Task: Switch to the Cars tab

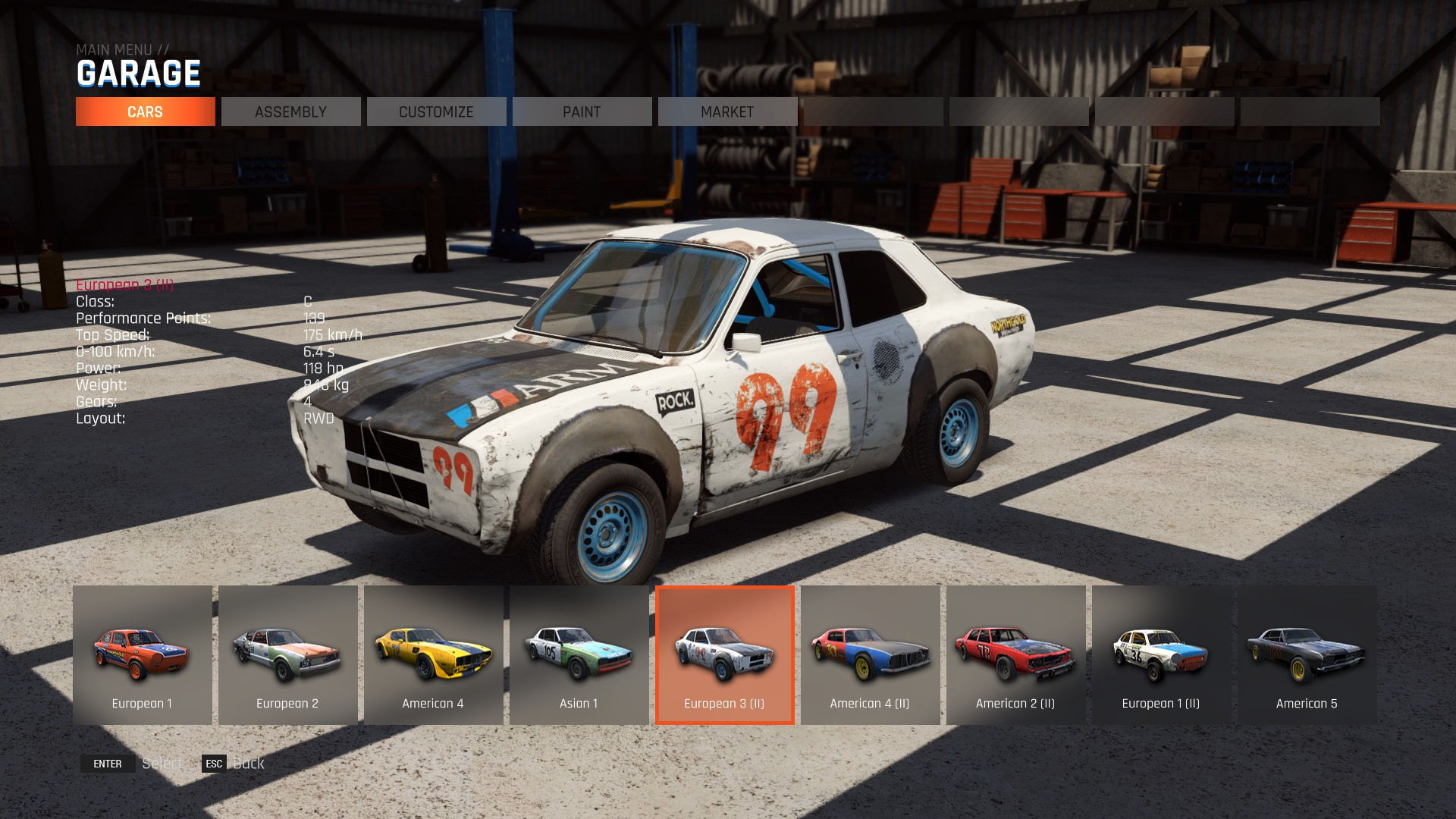Action: [x=145, y=111]
